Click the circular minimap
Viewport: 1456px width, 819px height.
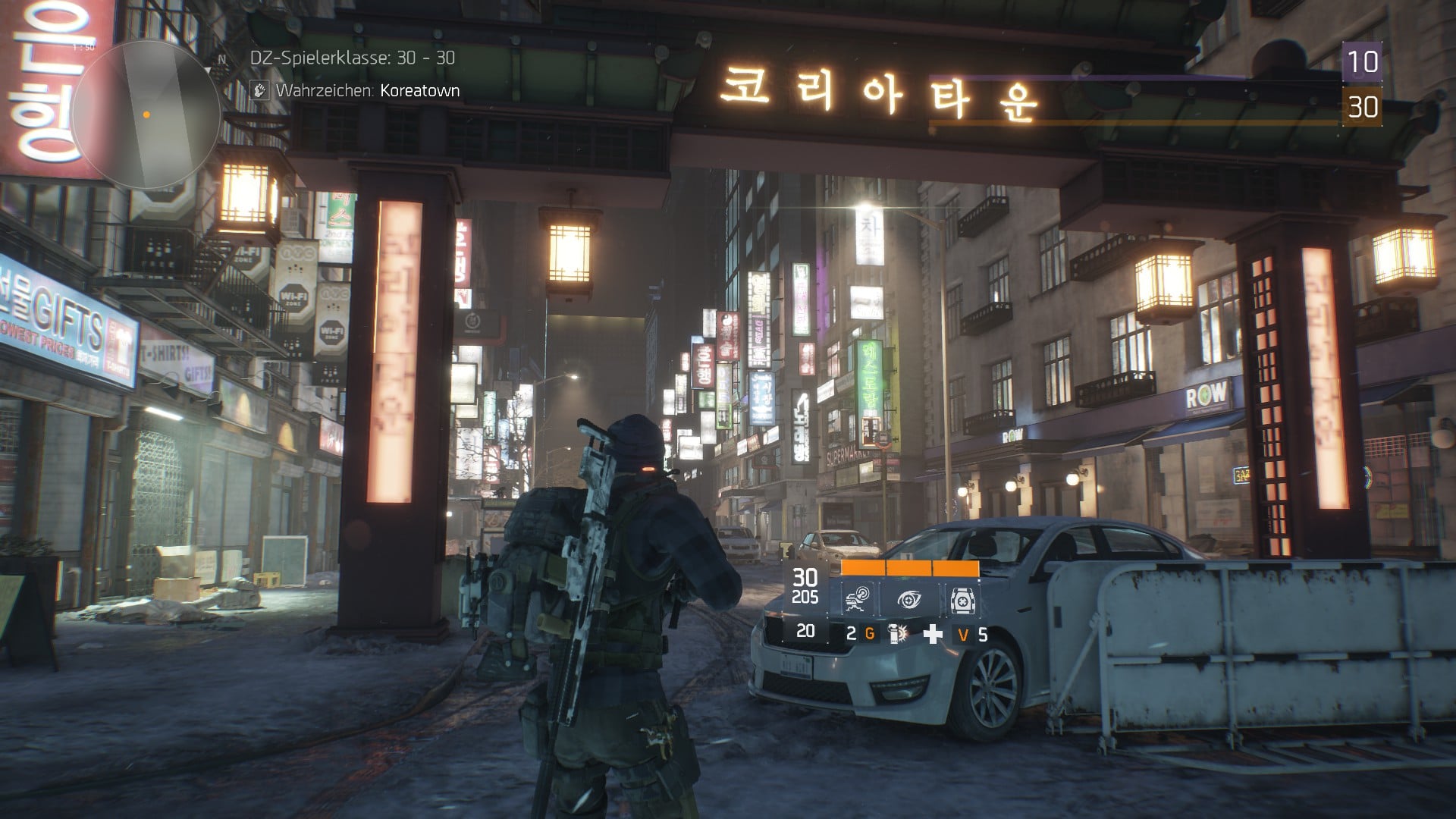(147, 115)
